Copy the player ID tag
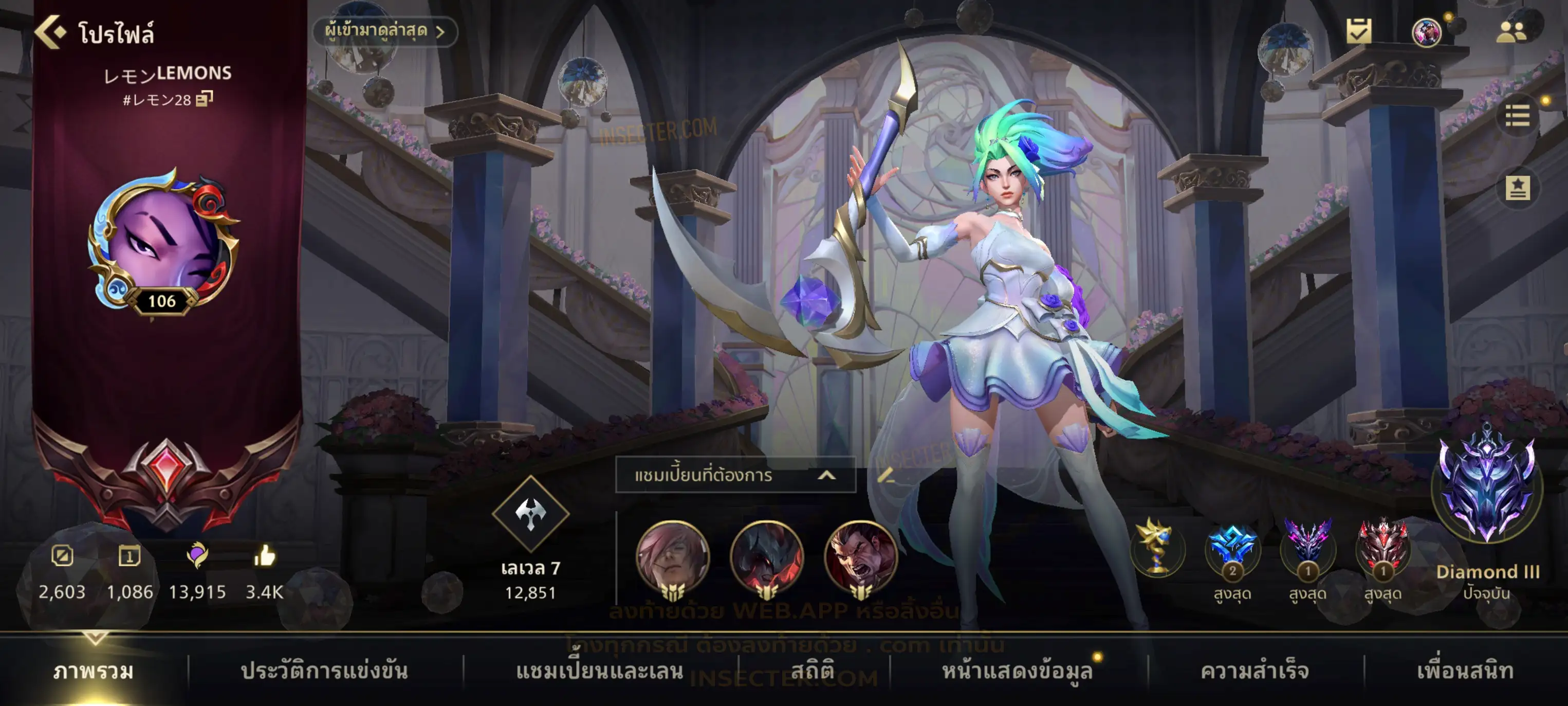1568x706 pixels. 205,99
